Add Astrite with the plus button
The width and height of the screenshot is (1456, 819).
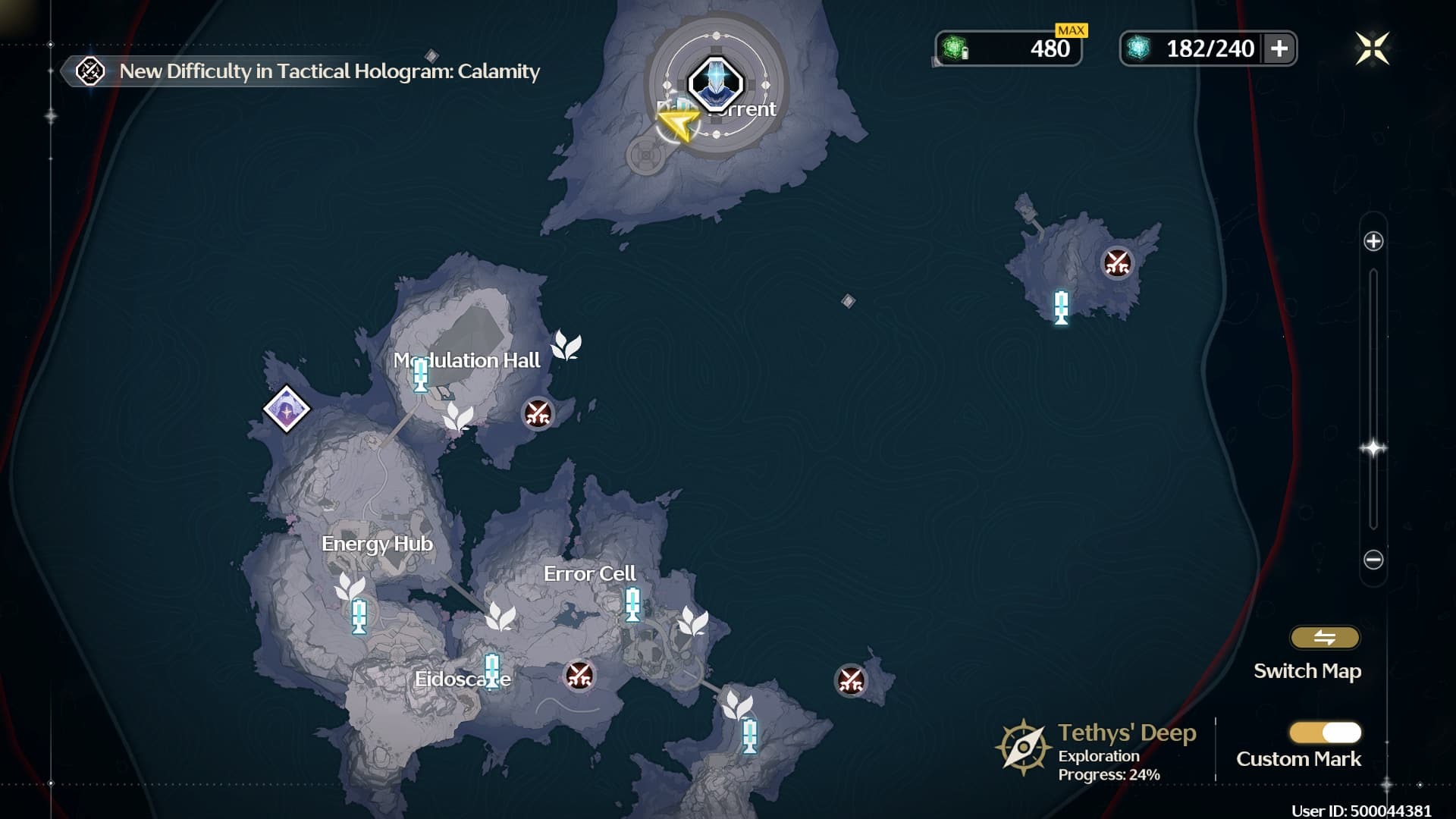pyautogui.click(x=1279, y=49)
